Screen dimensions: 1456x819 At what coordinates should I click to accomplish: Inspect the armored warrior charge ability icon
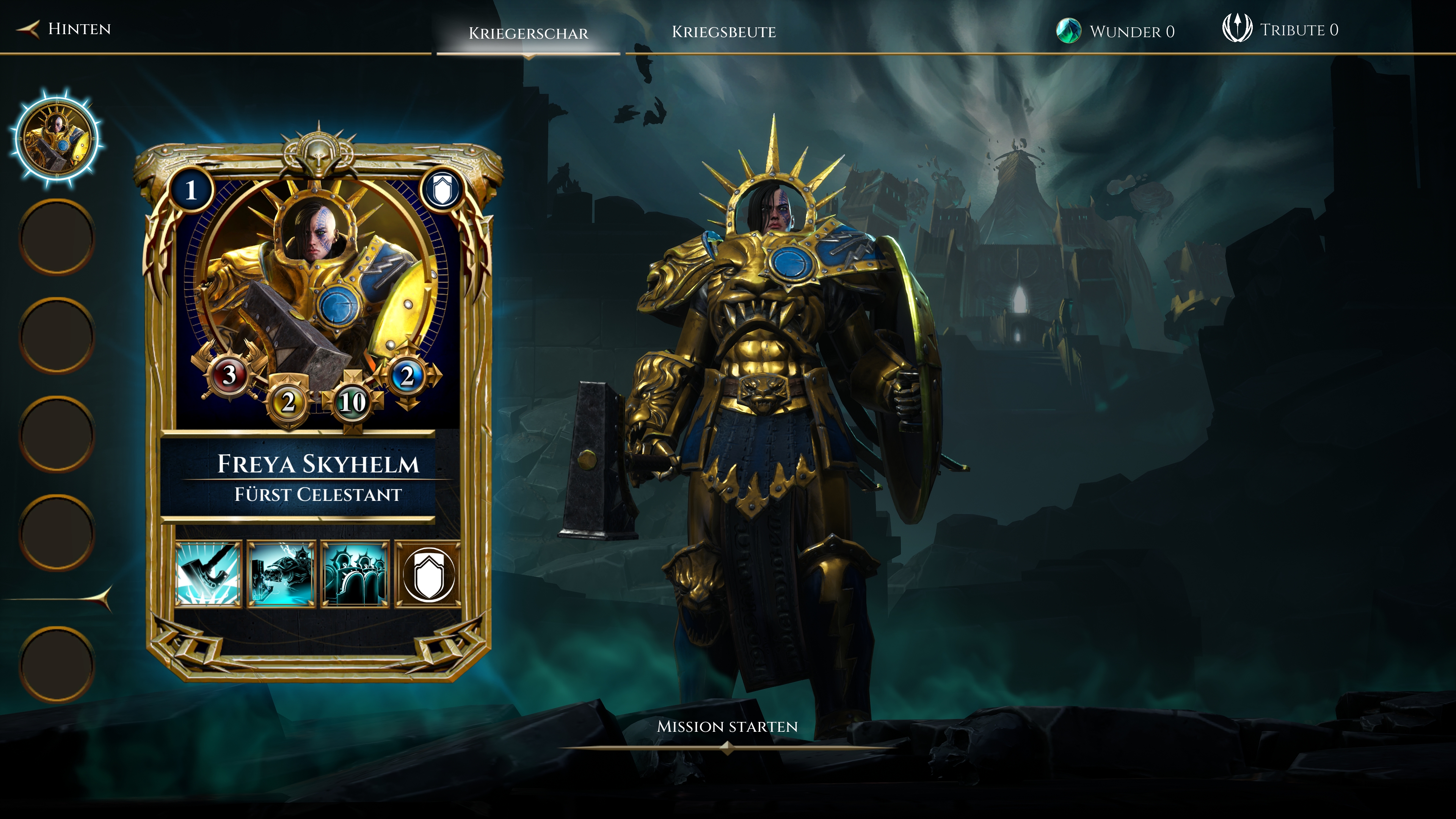(x=281, y=574)
